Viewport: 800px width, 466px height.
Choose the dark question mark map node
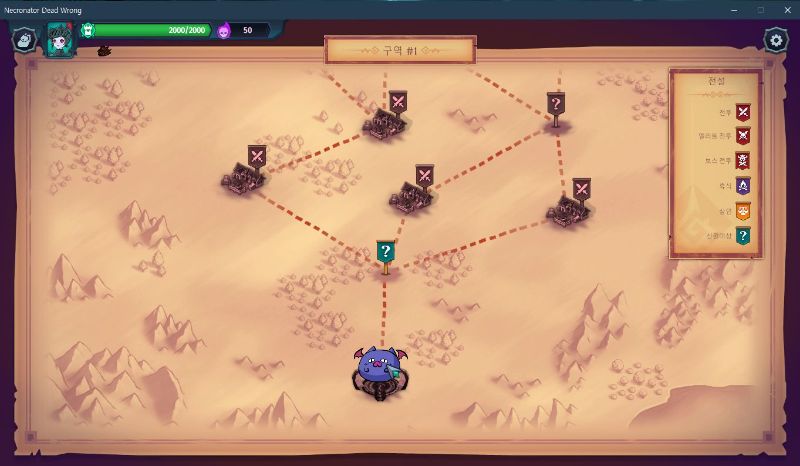[x=556, y=104]
